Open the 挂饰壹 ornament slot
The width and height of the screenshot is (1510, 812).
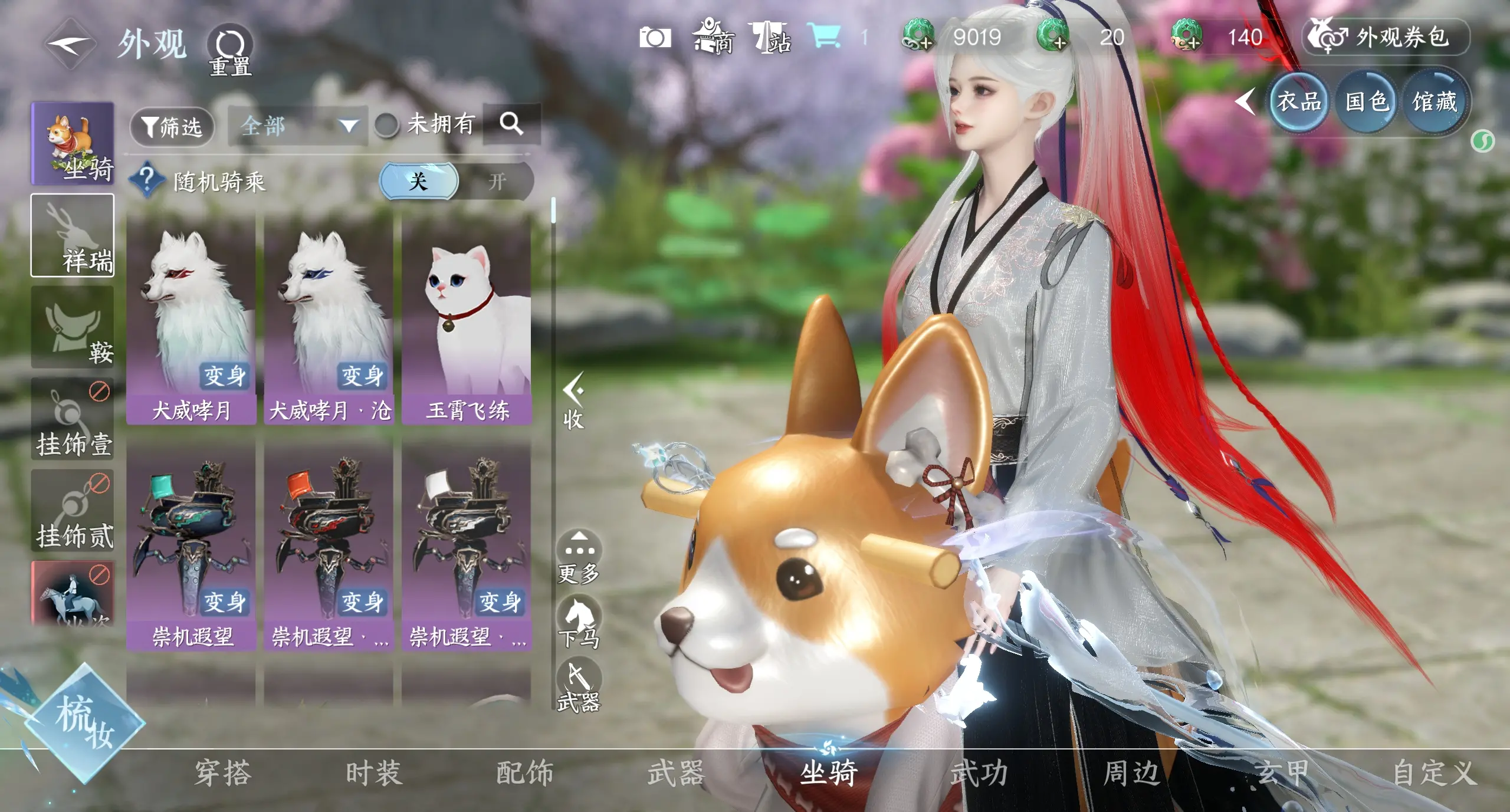[x=73, y=419]
